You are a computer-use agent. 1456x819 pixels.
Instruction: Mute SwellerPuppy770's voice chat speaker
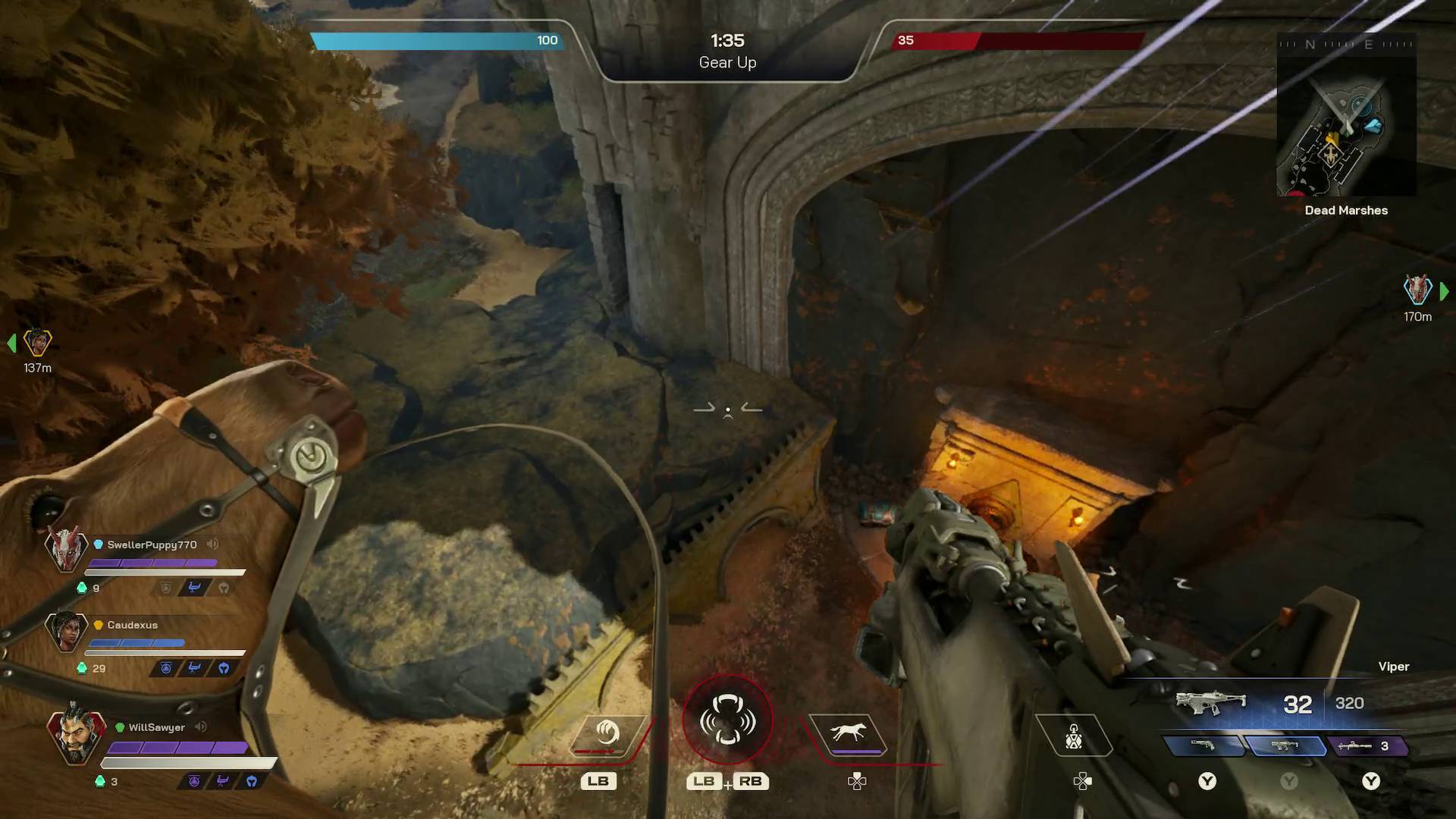[x=212, y=543]
